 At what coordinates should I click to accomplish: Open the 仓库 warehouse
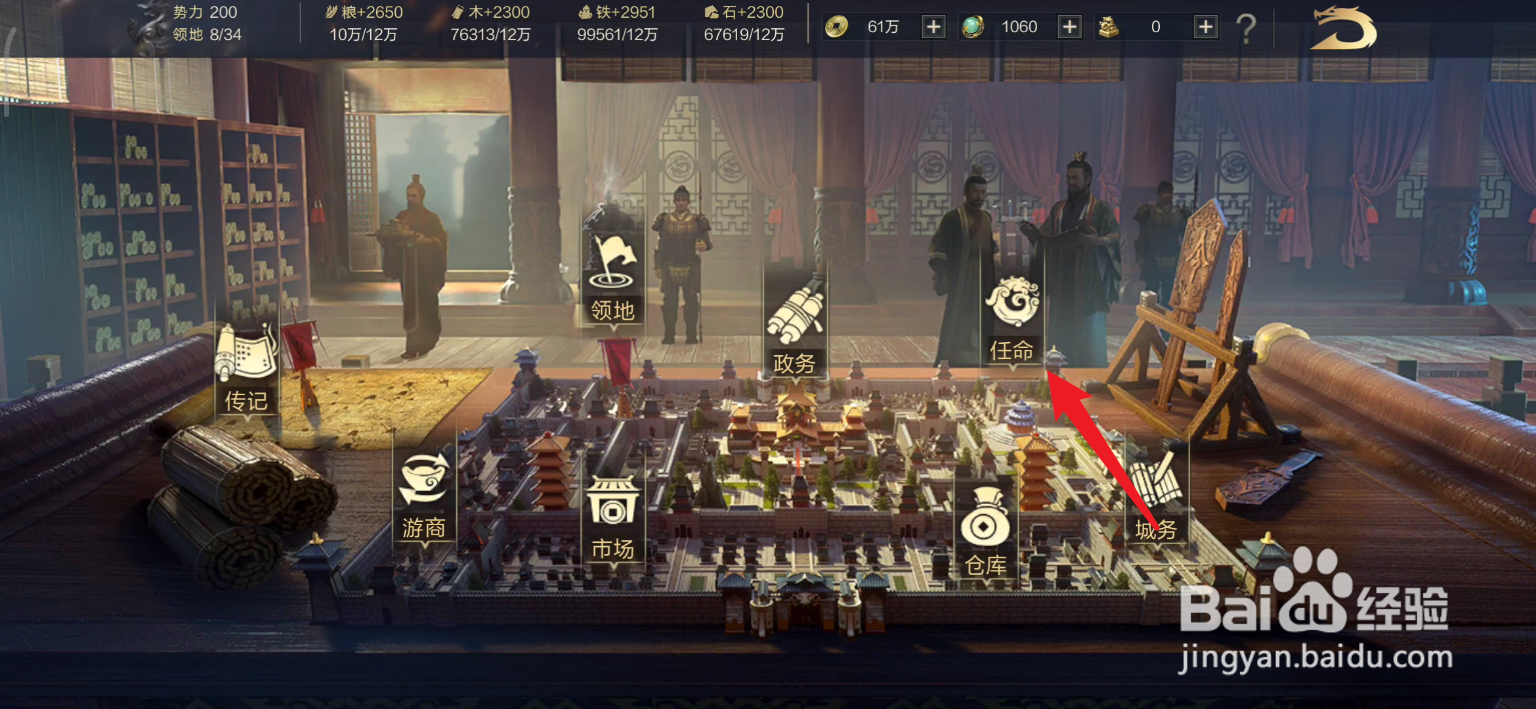pos(985,535)
